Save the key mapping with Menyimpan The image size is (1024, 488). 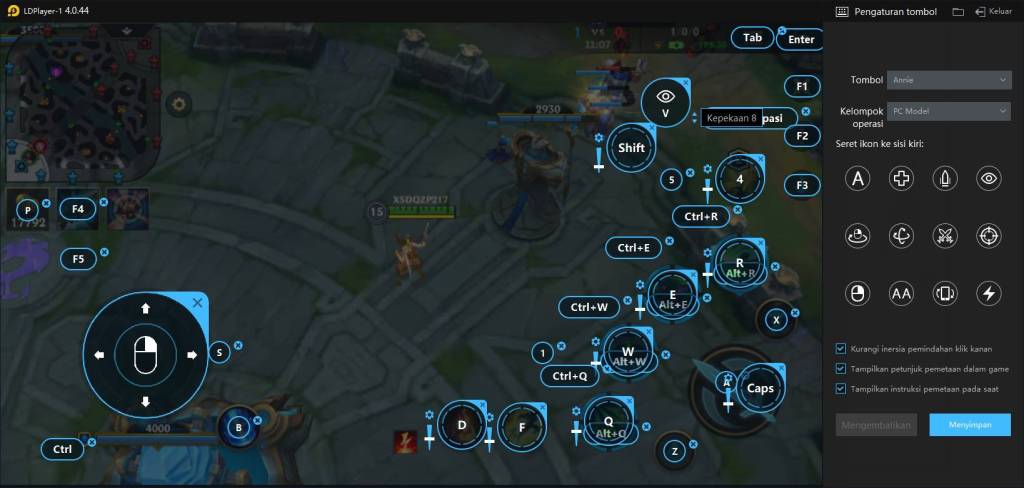(x=969, y=425)
